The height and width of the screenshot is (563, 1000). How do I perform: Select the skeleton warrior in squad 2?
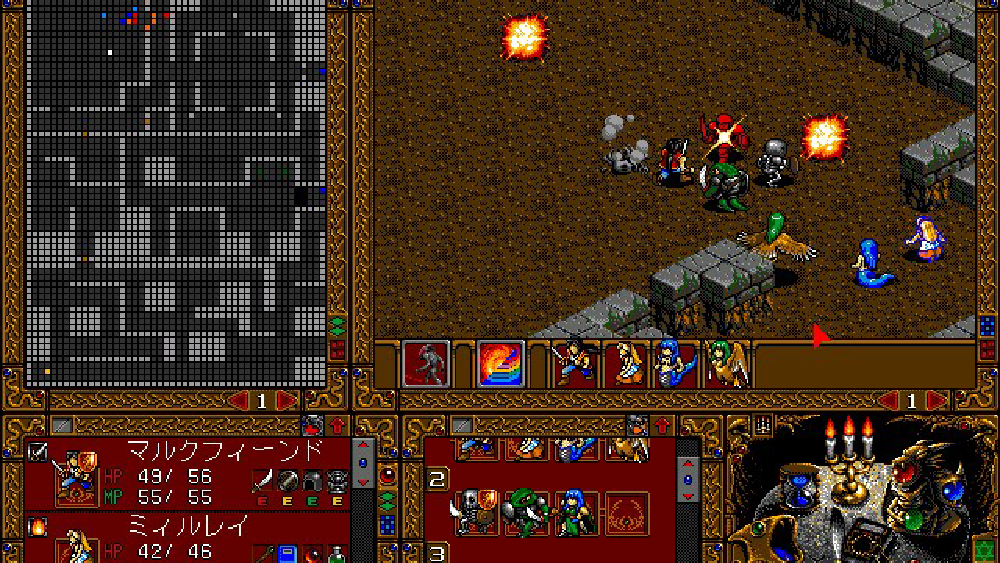474,510
